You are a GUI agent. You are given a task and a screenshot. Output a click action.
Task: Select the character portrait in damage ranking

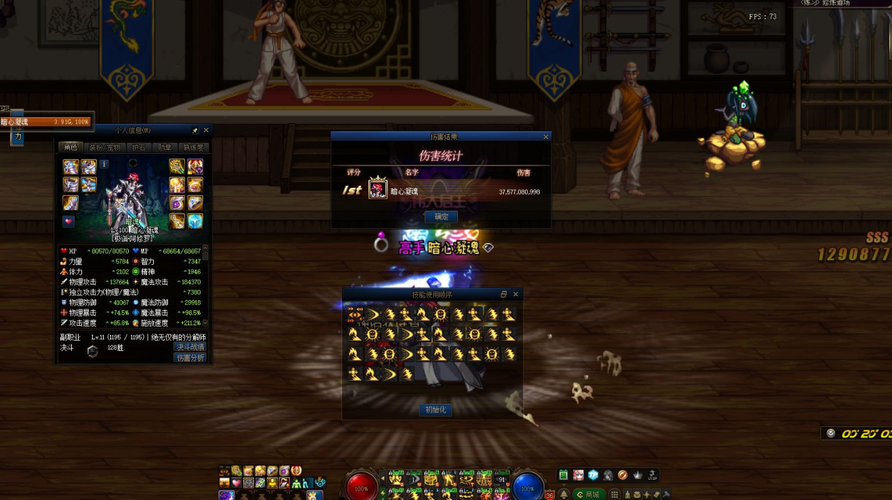(378, 190)
